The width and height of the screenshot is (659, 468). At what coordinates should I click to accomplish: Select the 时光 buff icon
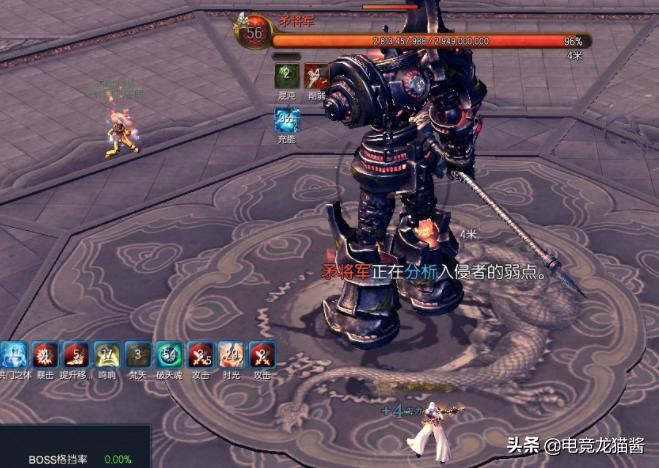231,355
